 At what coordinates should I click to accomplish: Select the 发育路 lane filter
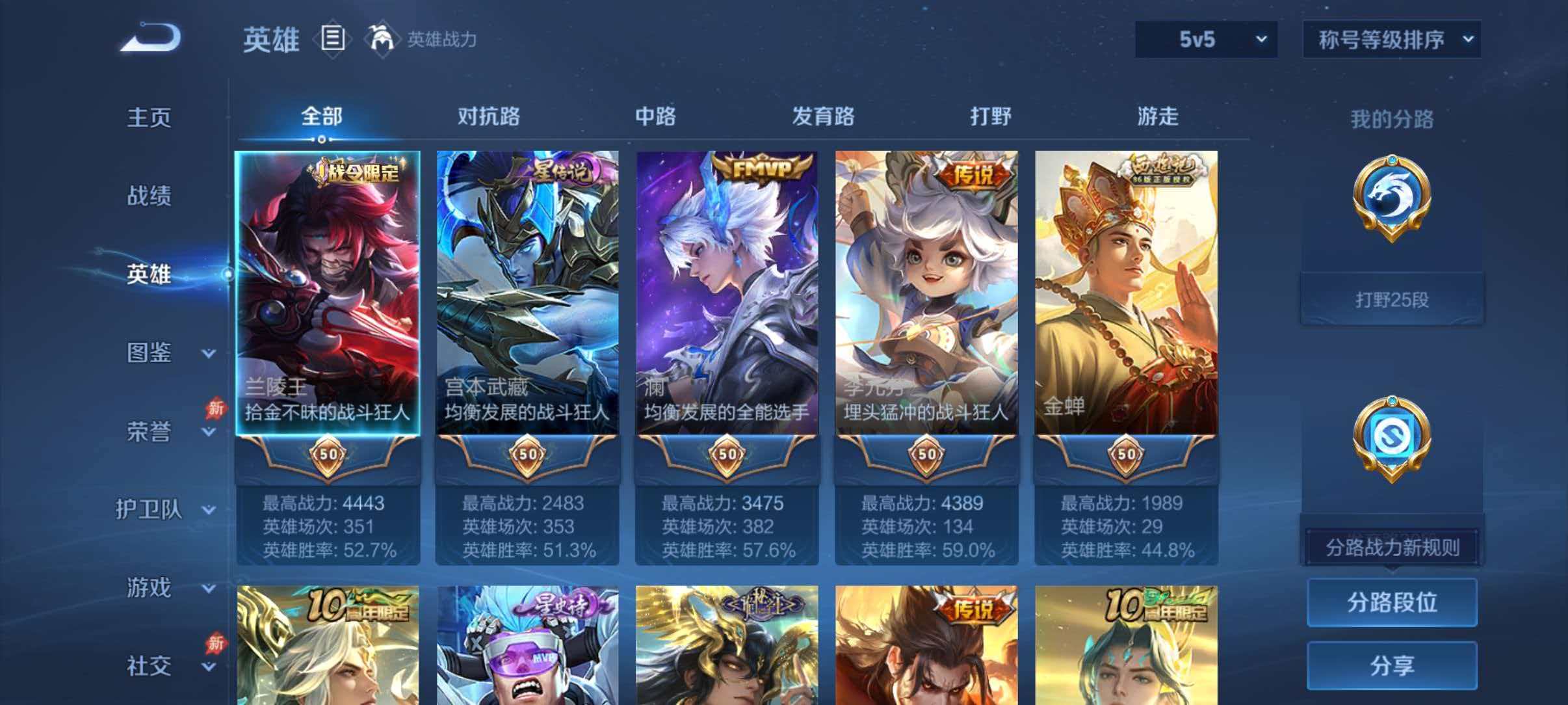(822, 117)
